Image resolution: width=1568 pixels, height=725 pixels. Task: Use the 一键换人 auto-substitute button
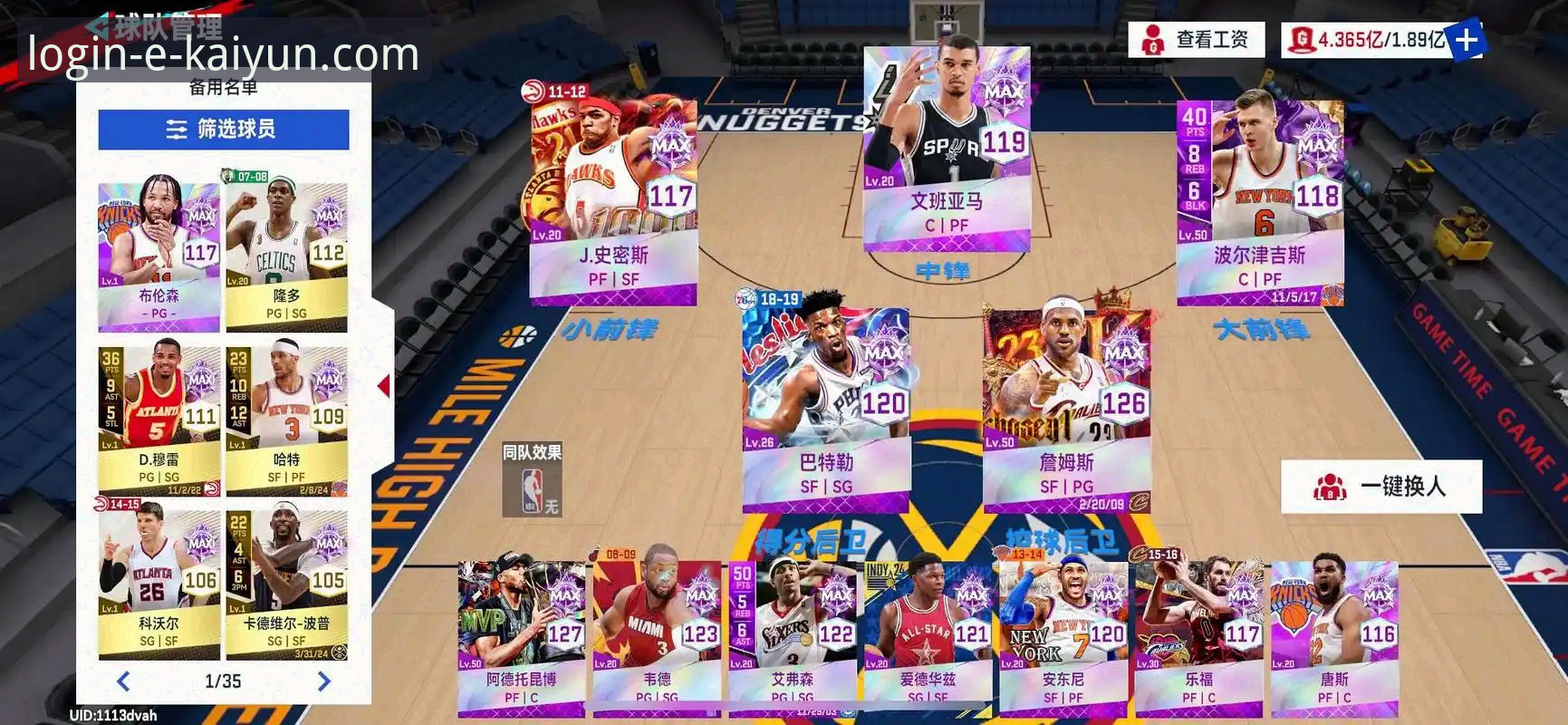pos(1381,487)
